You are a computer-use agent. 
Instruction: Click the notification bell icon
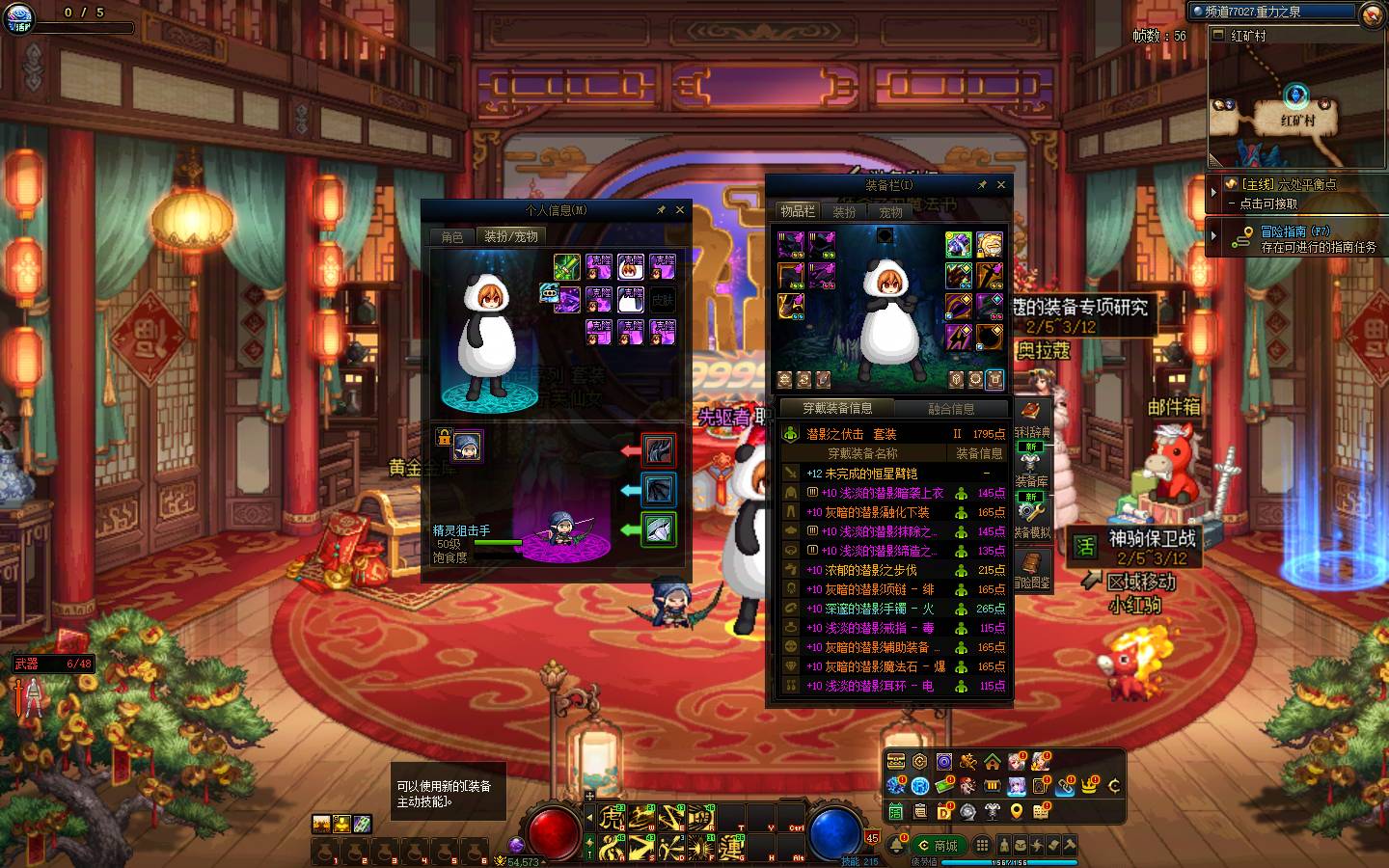click(897, 846)
